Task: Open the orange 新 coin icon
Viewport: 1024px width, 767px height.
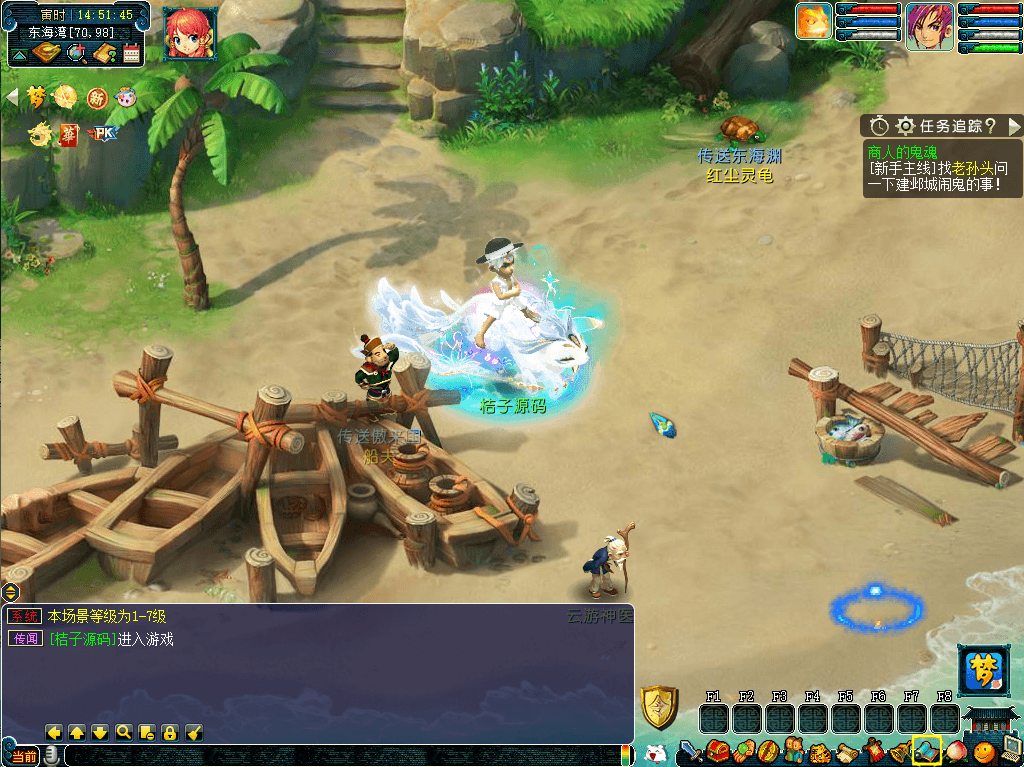Action: click(x=97, y=97)
